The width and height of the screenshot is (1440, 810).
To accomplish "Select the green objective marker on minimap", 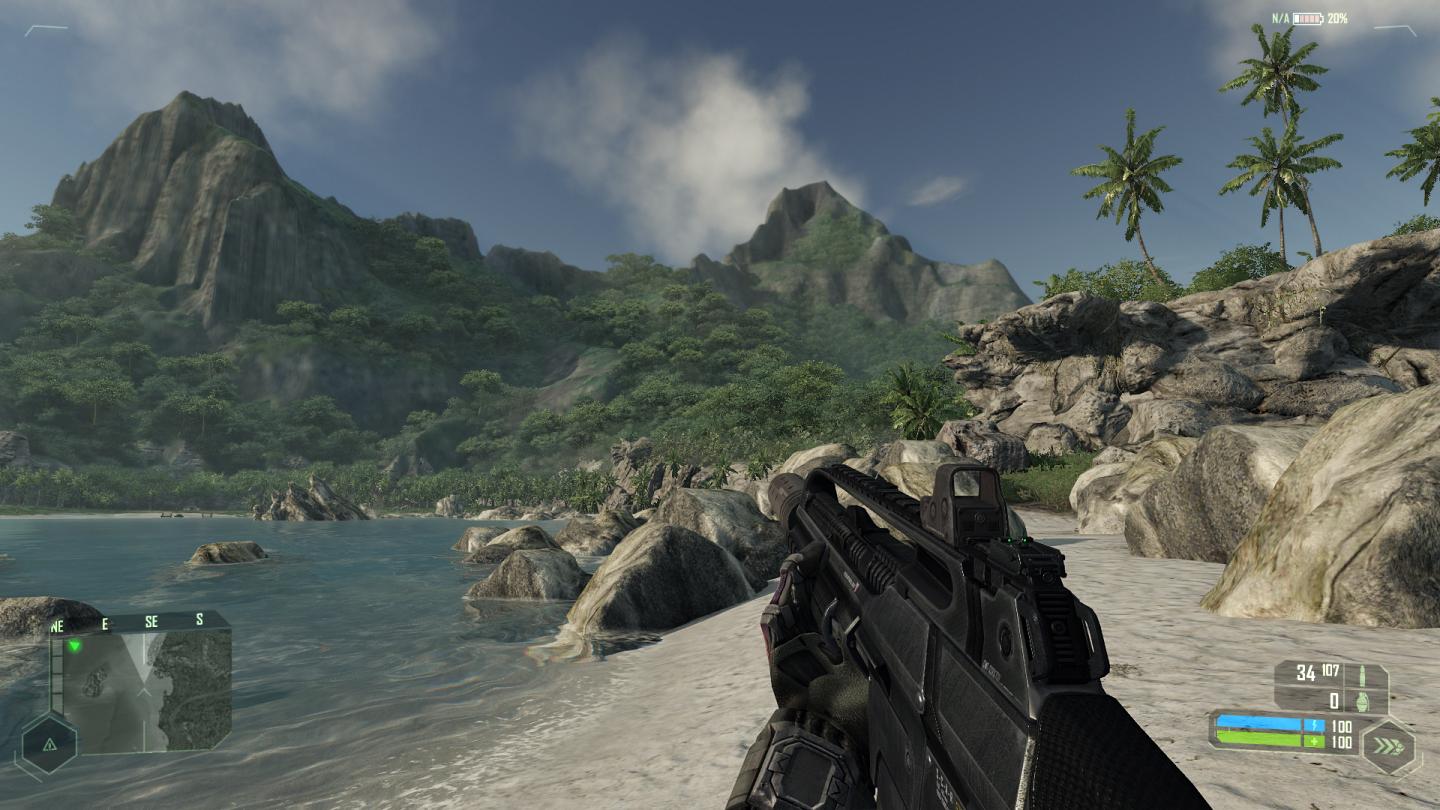I will (x=74, y=645).
